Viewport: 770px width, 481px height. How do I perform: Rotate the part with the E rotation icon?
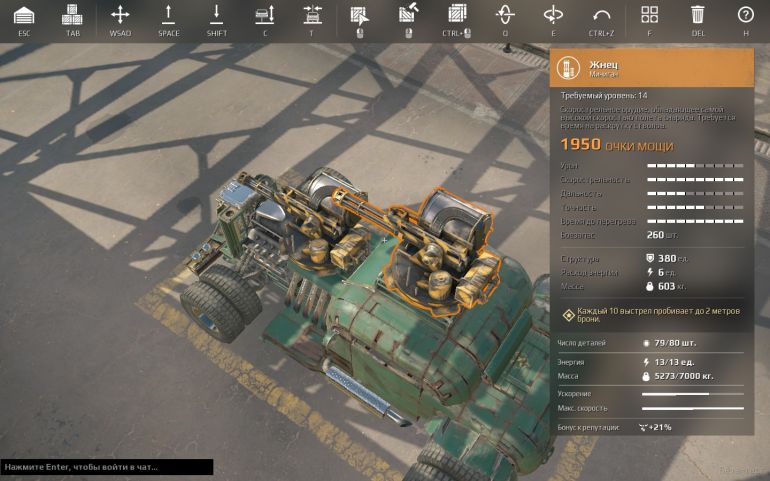click(553, 16)
